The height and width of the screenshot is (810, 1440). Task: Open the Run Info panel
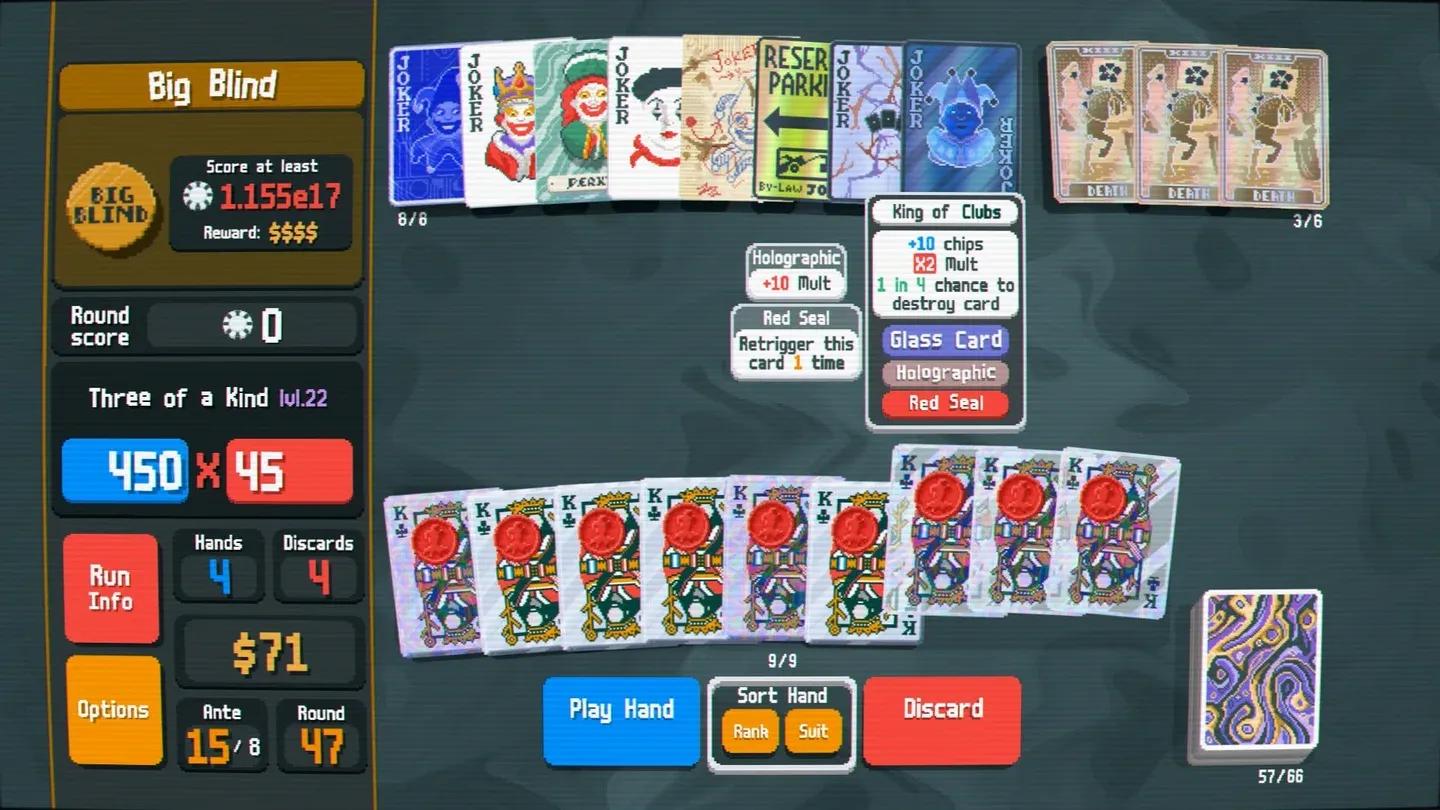coord(111,586)
